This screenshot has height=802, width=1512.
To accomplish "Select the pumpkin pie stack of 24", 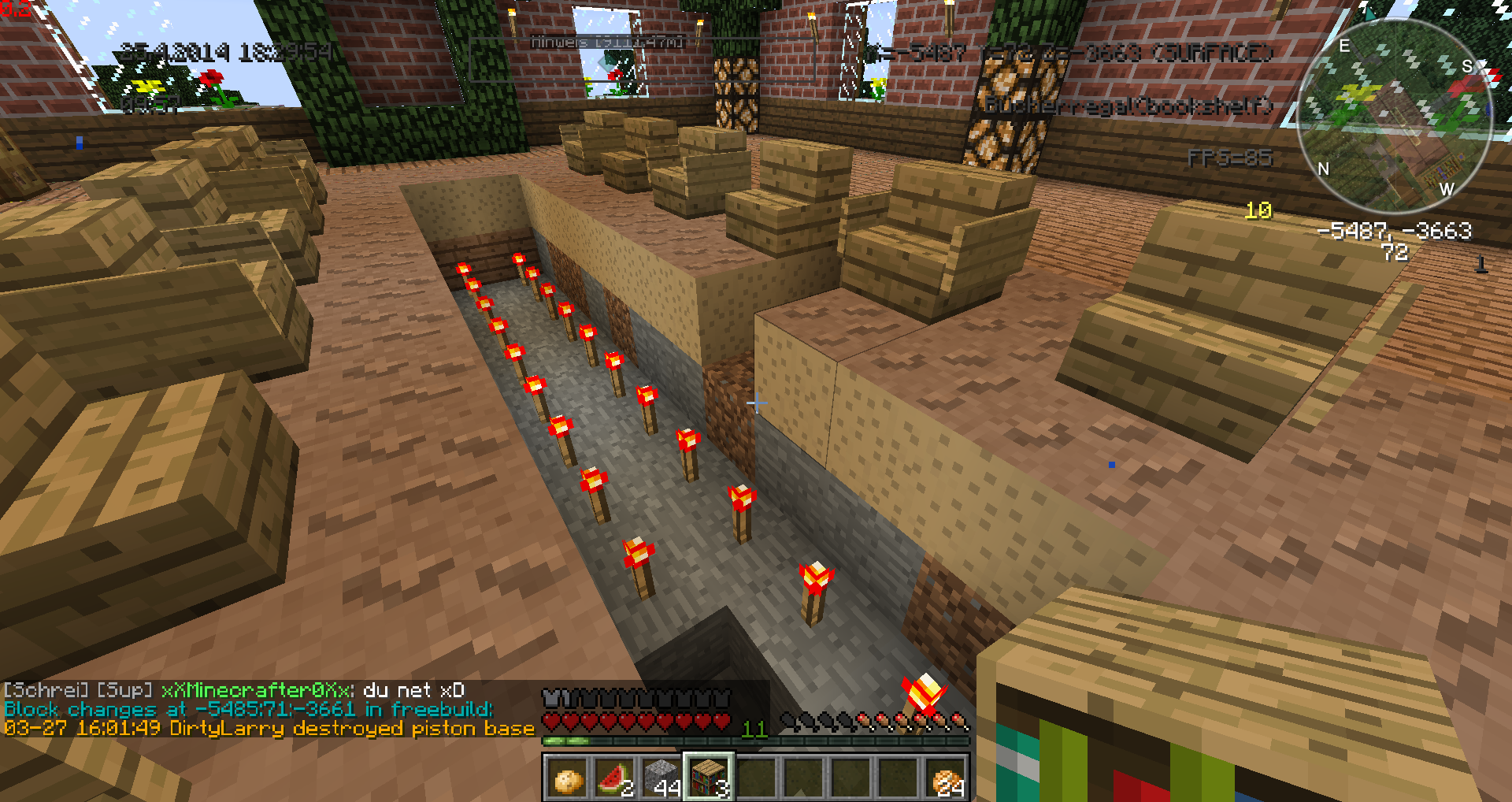I will tap(946, 778).
